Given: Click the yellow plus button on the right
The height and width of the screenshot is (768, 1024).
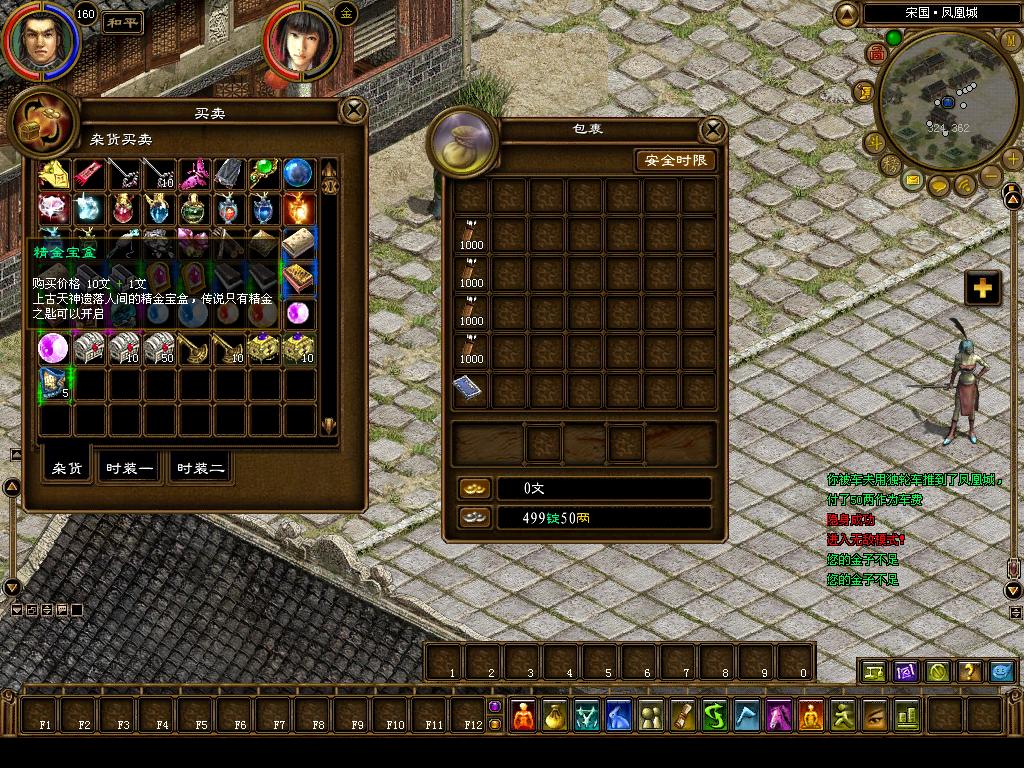Looking at the screenshot, I should (x=983, y=288).
